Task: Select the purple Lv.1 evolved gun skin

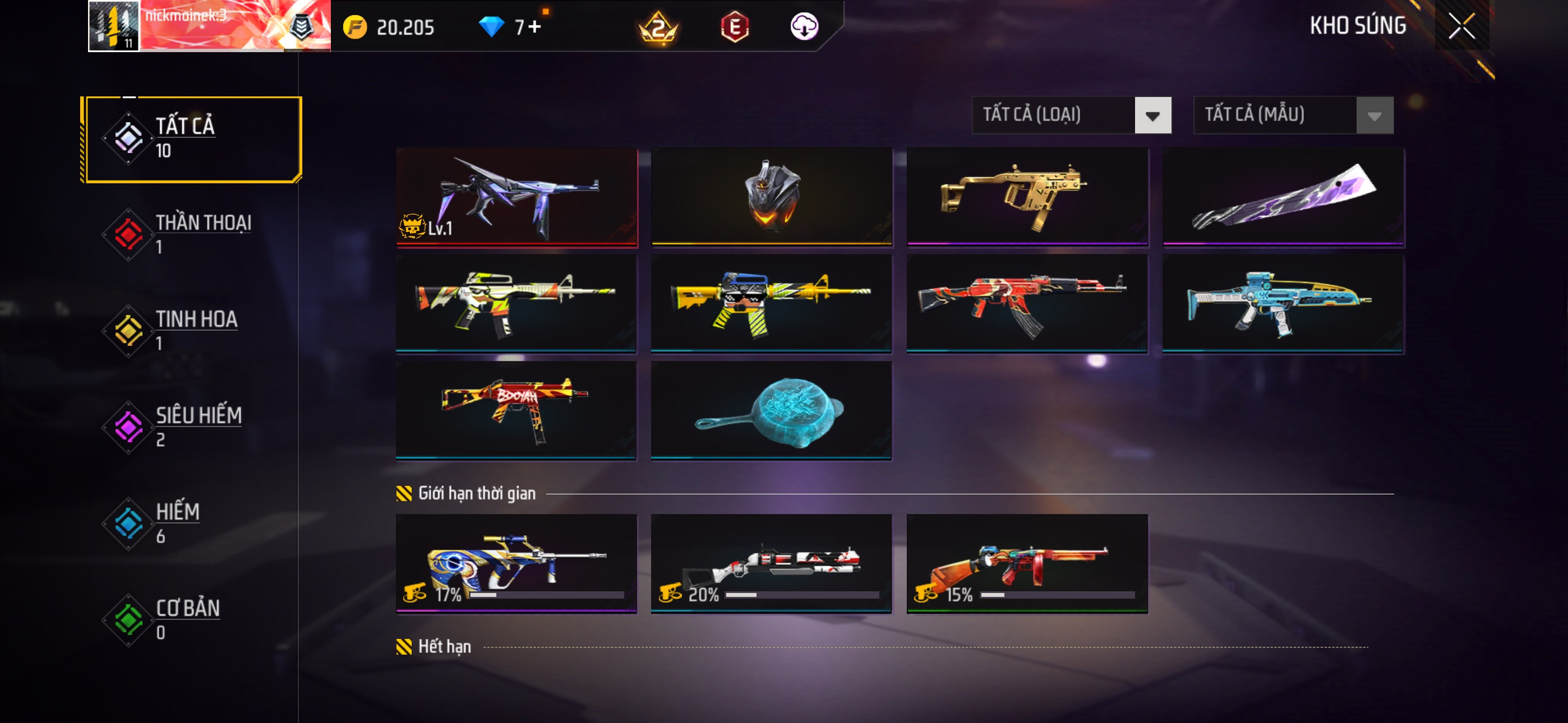Action: (x=516, y=197)
